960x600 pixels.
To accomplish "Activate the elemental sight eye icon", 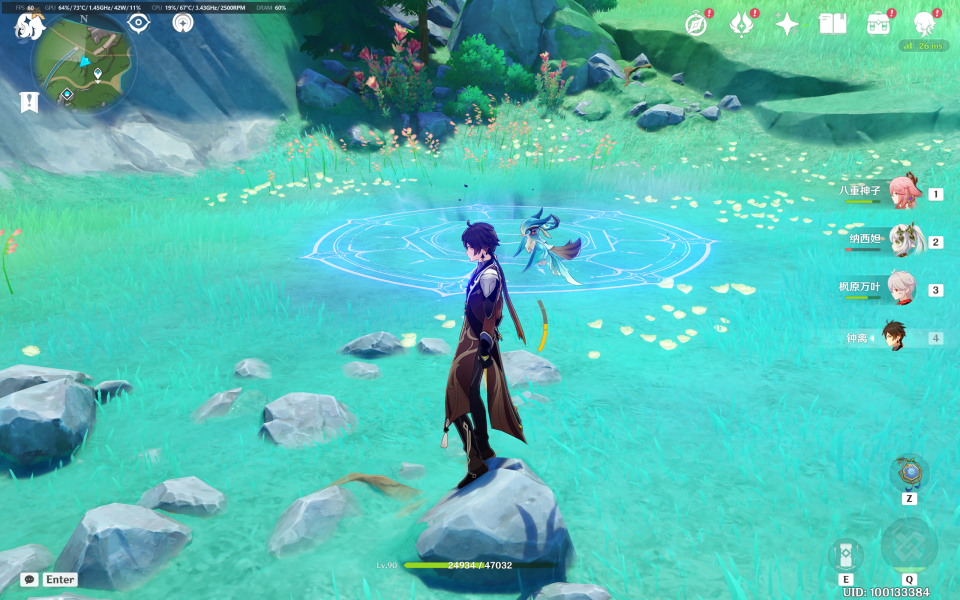I will (139, 23).
